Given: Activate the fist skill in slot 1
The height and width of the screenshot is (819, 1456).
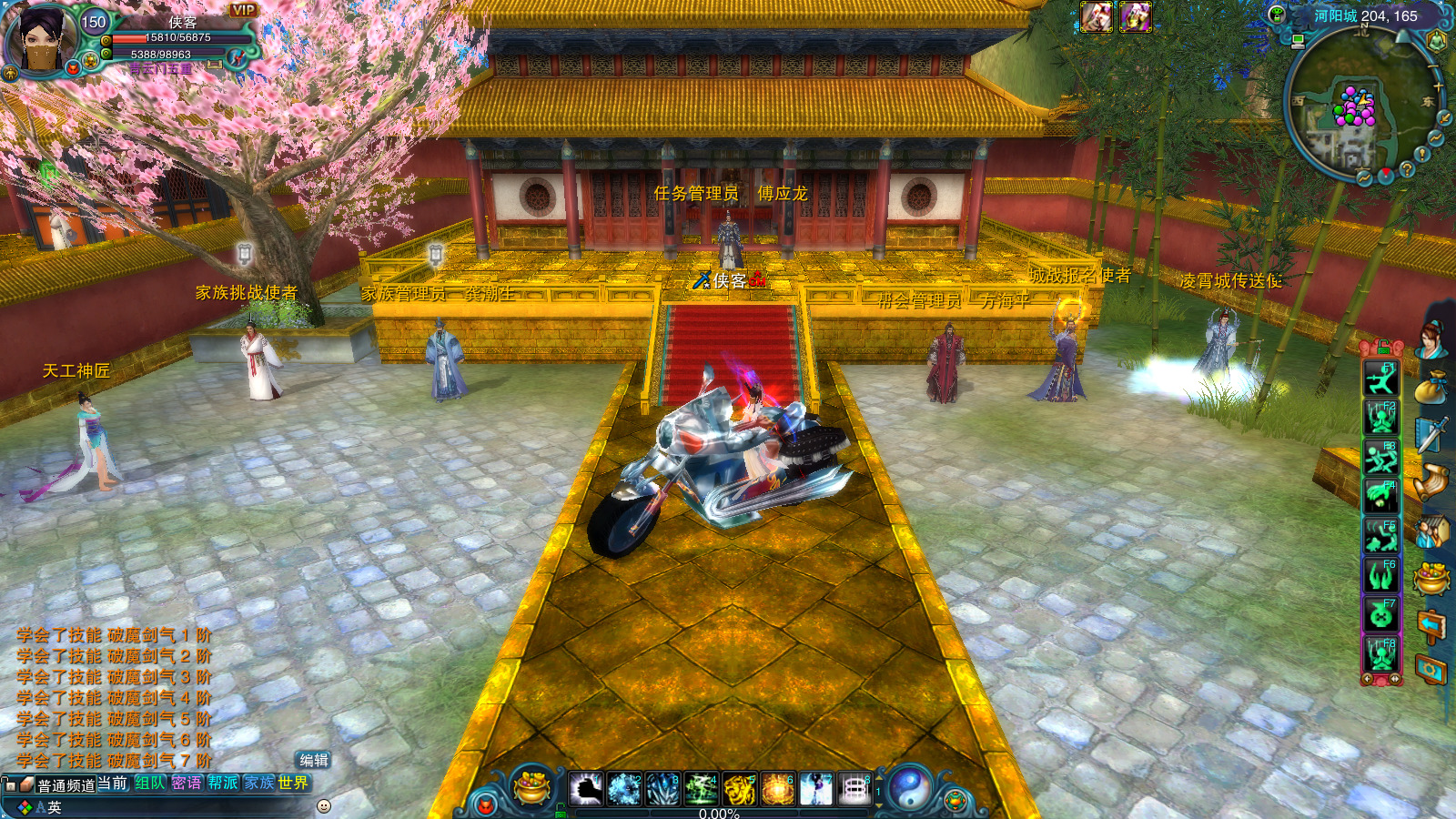Looking at the screenshot, I should tap(586, 789).
